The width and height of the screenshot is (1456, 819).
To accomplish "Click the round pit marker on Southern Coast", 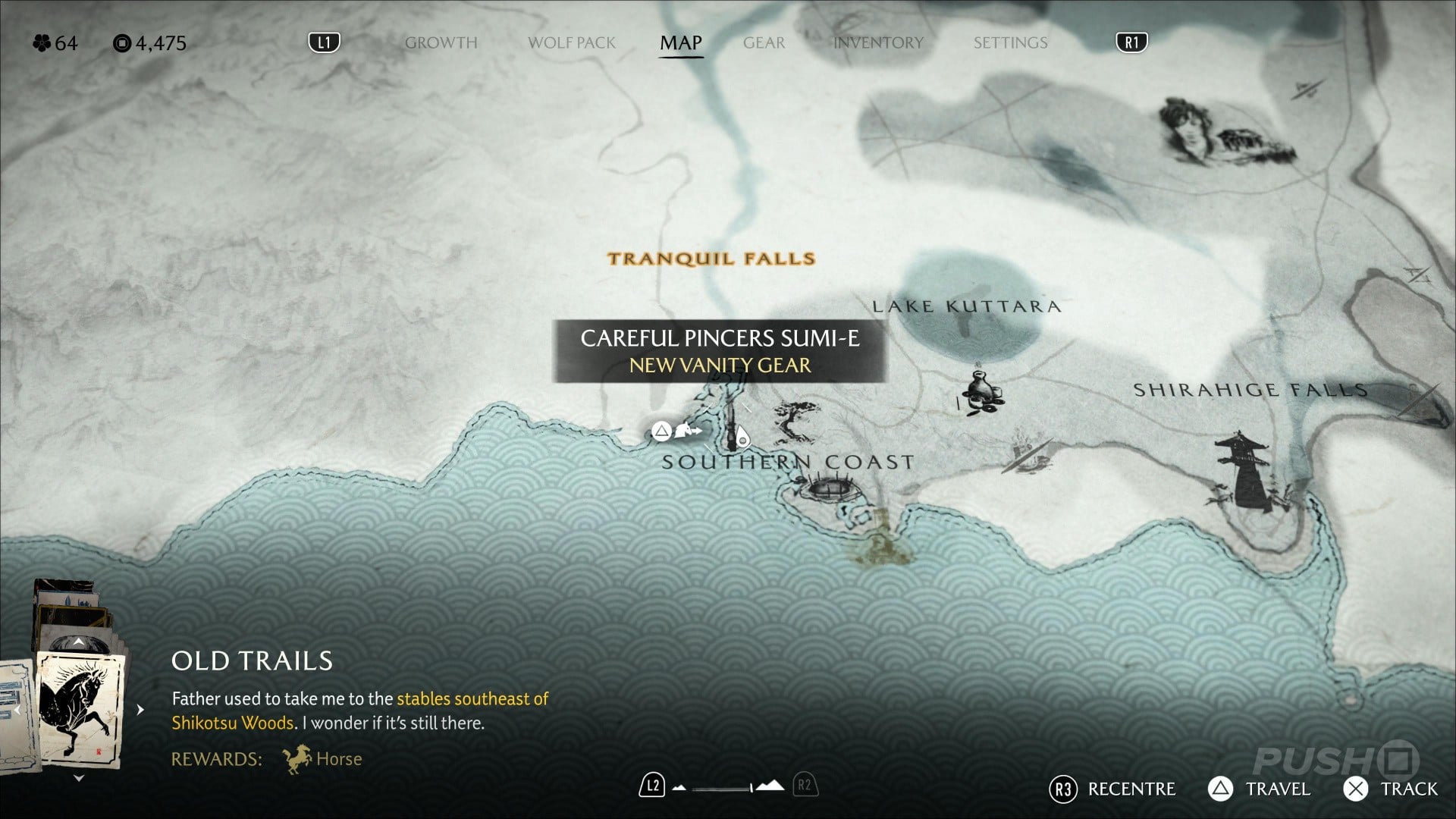I will (x=828, y=488).
